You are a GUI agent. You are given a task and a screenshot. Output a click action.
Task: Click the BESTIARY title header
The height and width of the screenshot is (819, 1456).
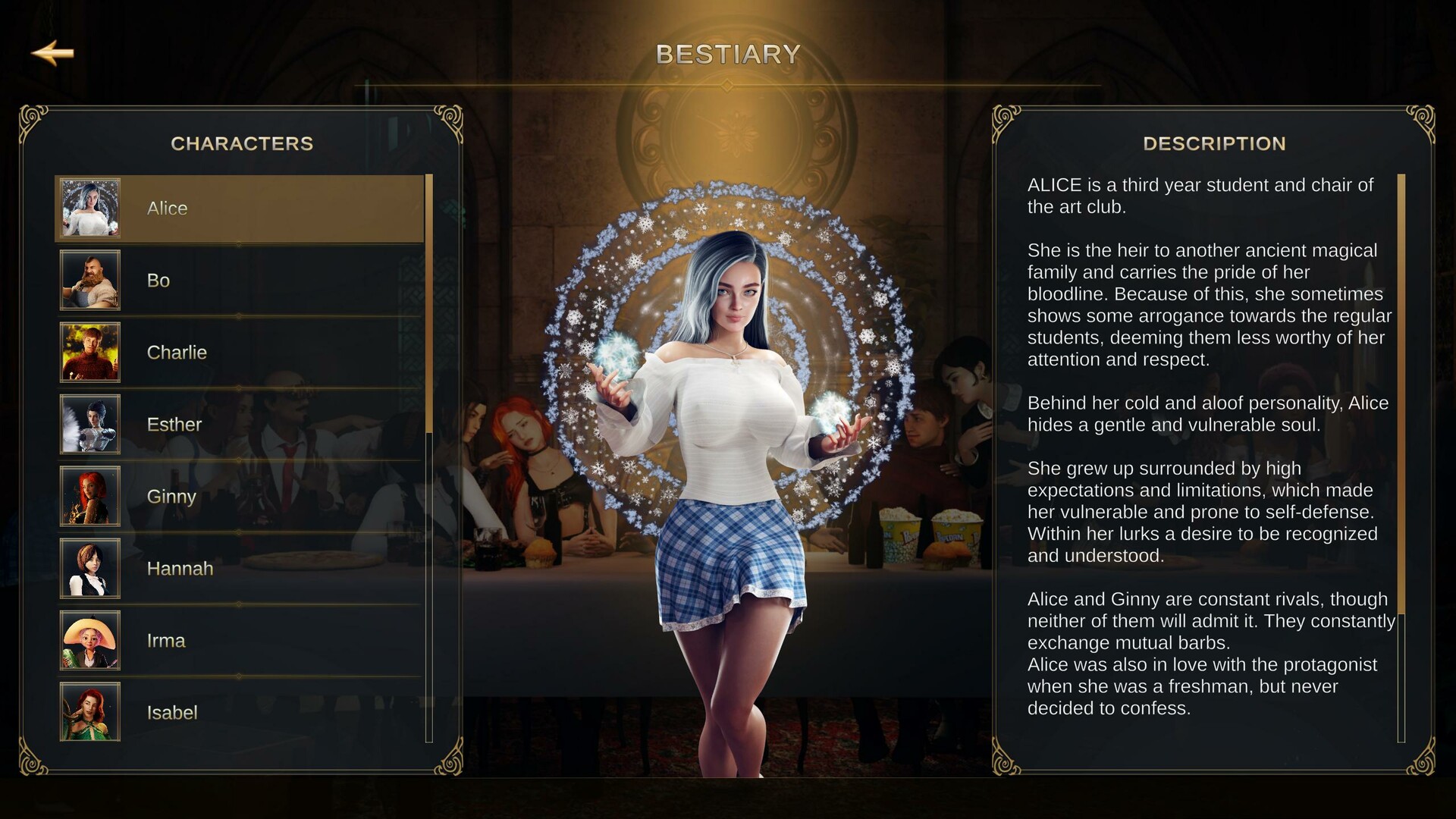[x=727, y=53]
